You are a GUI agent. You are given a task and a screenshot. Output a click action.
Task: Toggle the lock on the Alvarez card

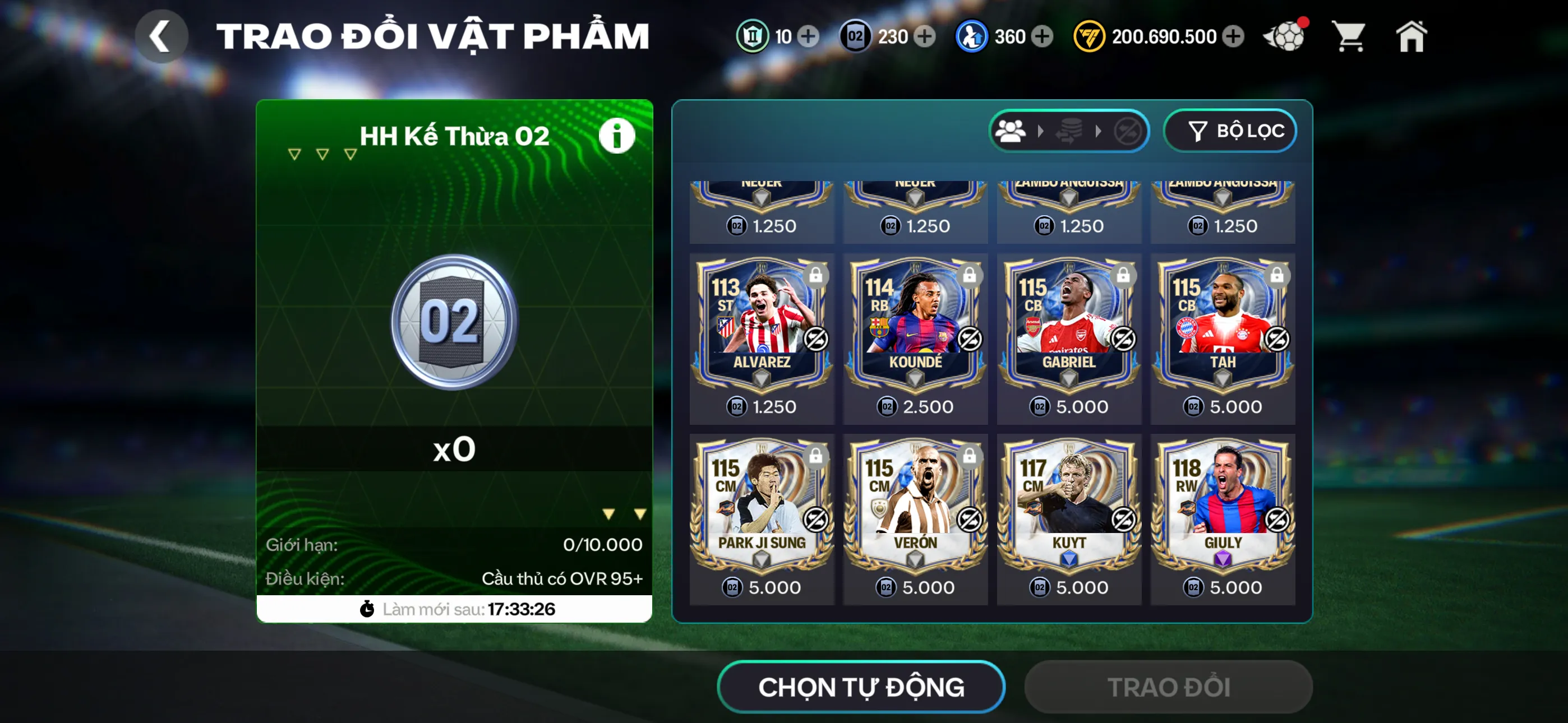(814, 275)
